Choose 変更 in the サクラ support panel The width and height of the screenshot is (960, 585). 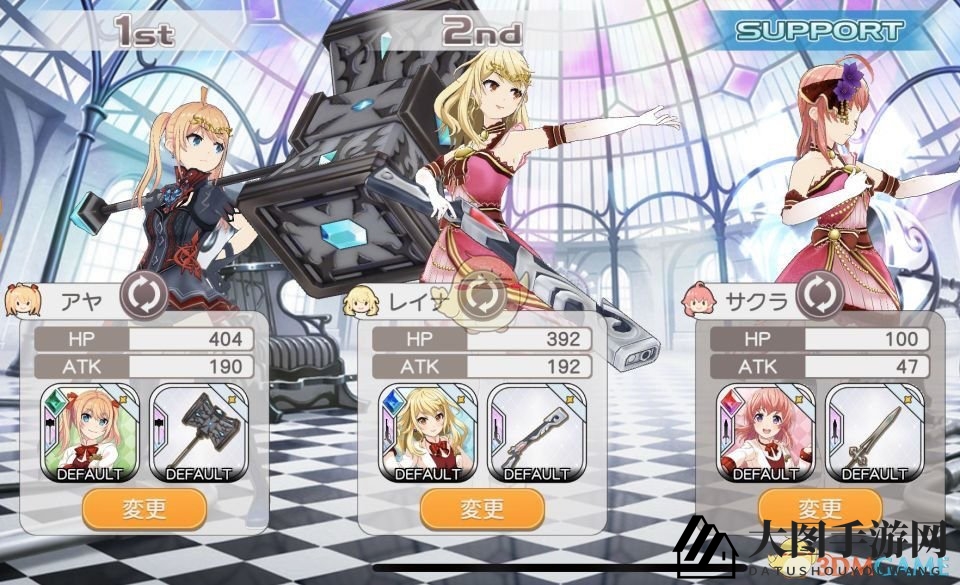click(820, 507)
